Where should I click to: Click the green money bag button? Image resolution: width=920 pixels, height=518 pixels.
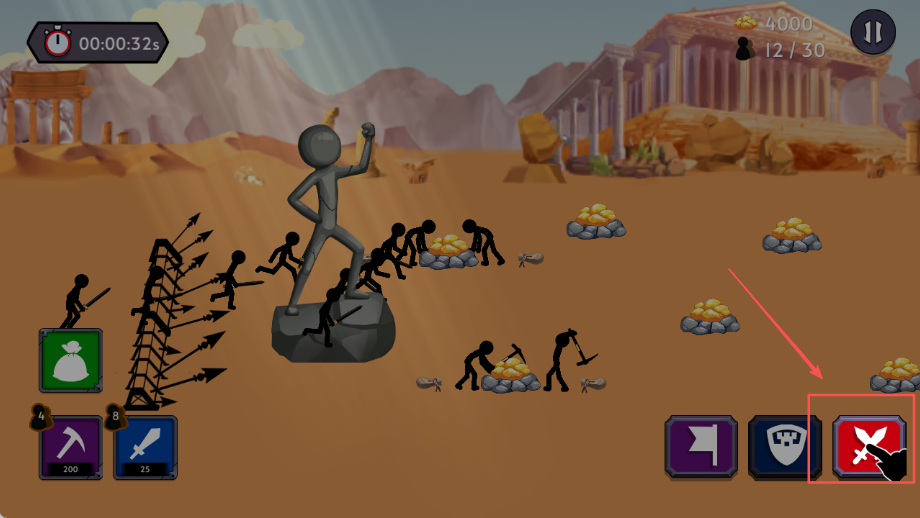(x=71, y=360)
